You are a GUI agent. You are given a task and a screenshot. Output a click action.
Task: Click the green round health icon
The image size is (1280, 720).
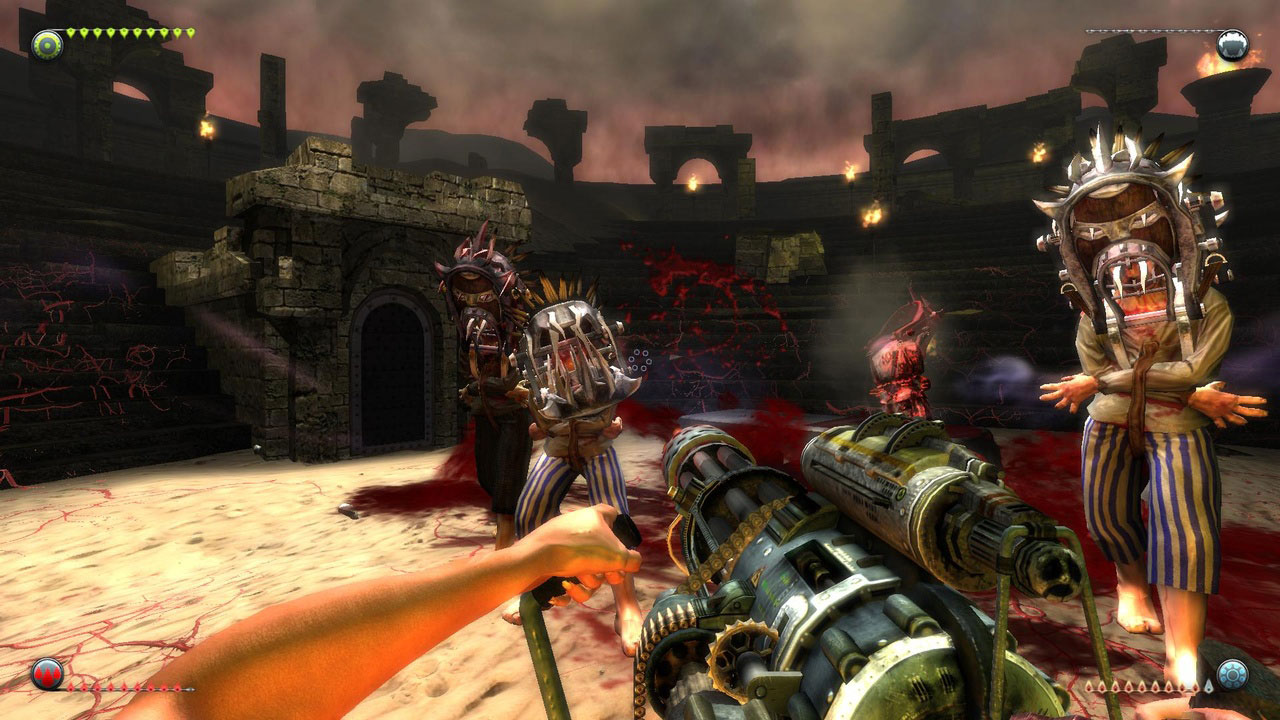(47, 45)
